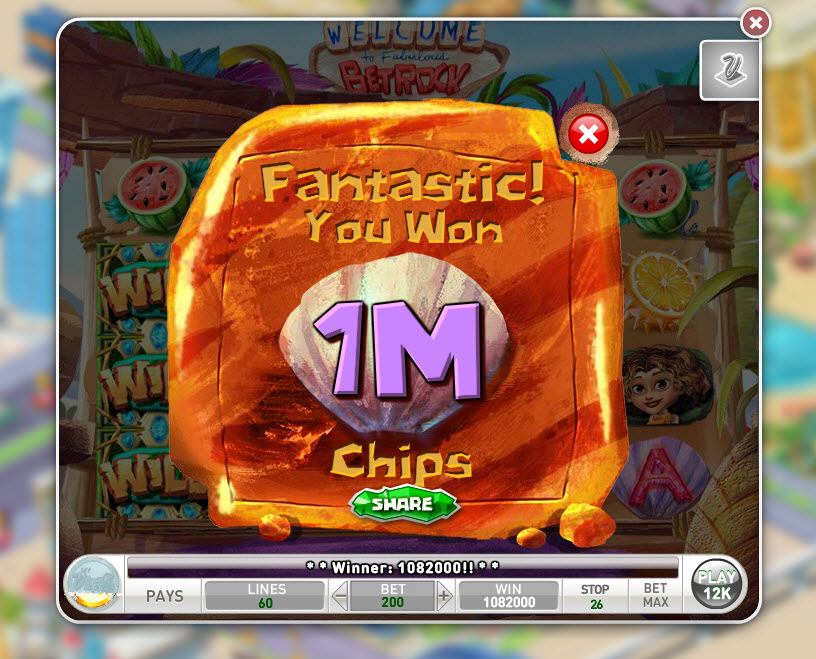Click the STOP 26 auto-spin button
This screenshot has height=659, width=816.
click(595, 596)
